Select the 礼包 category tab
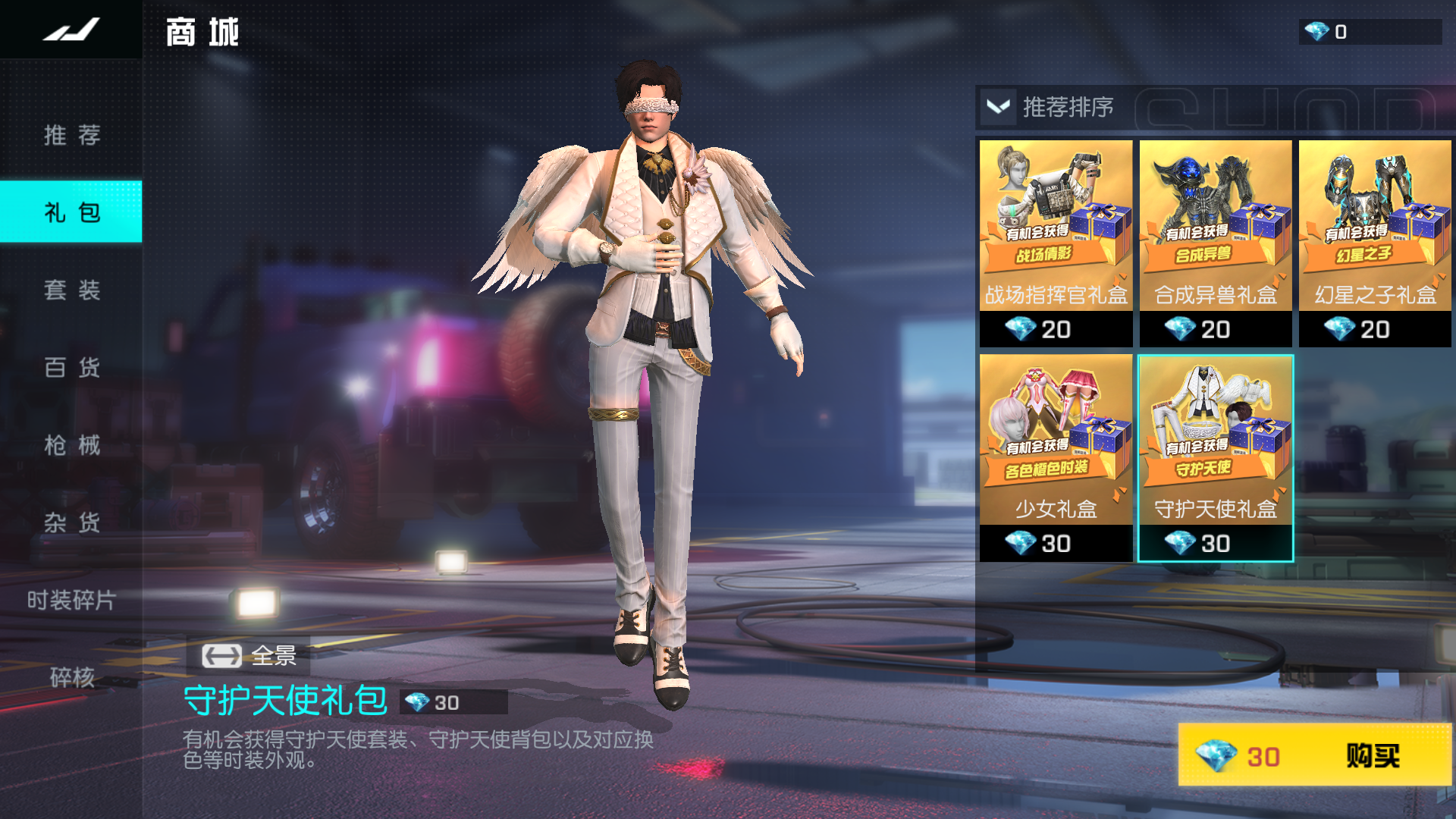 tap(71, 212)
